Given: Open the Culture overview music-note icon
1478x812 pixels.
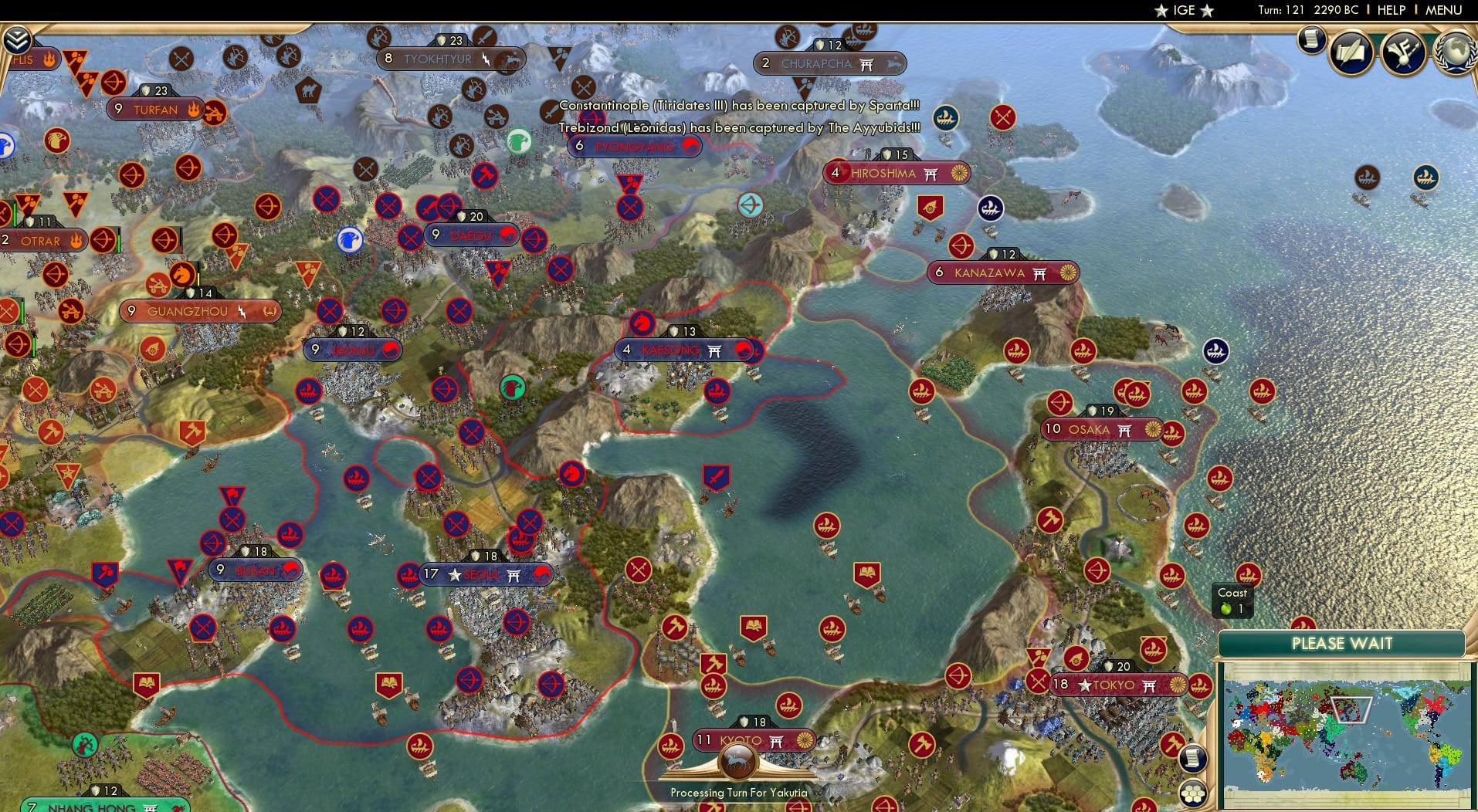Looking at the screenshot, I should pyautogui.click(x=1404, y=52).
